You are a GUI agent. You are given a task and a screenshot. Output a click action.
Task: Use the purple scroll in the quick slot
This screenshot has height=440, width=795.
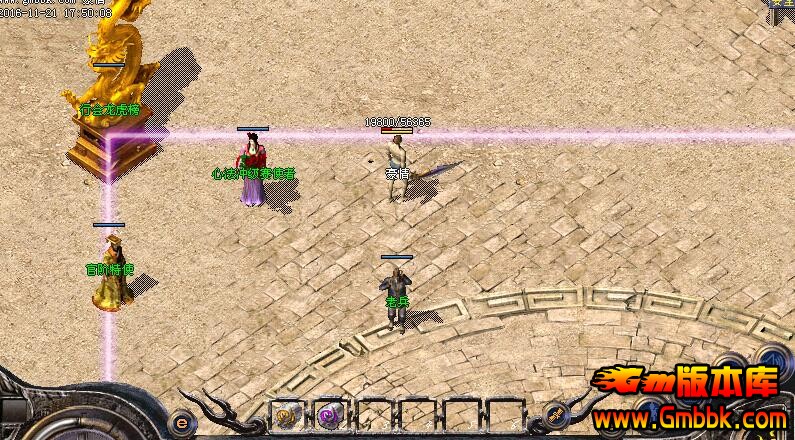point(329,415)
